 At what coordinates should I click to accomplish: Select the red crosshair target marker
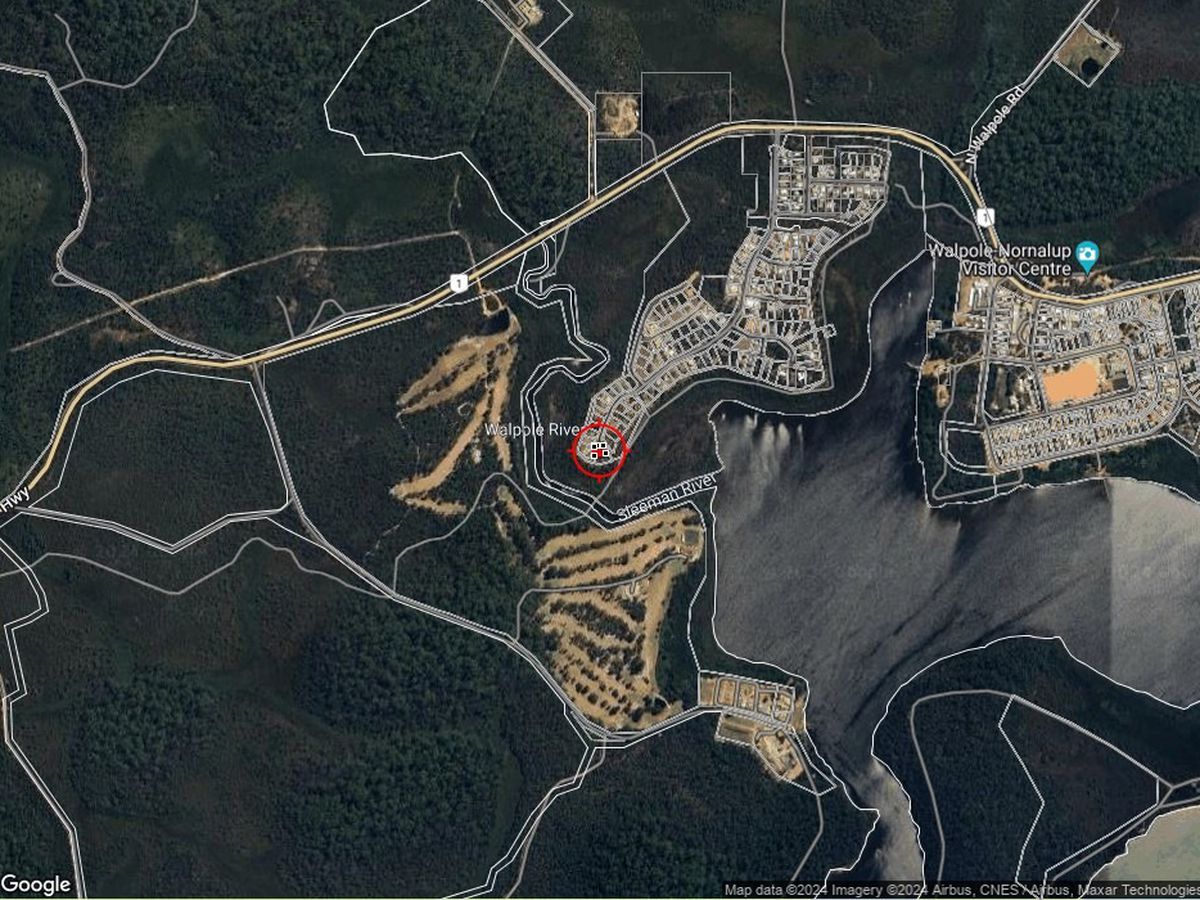click(598, 450)
